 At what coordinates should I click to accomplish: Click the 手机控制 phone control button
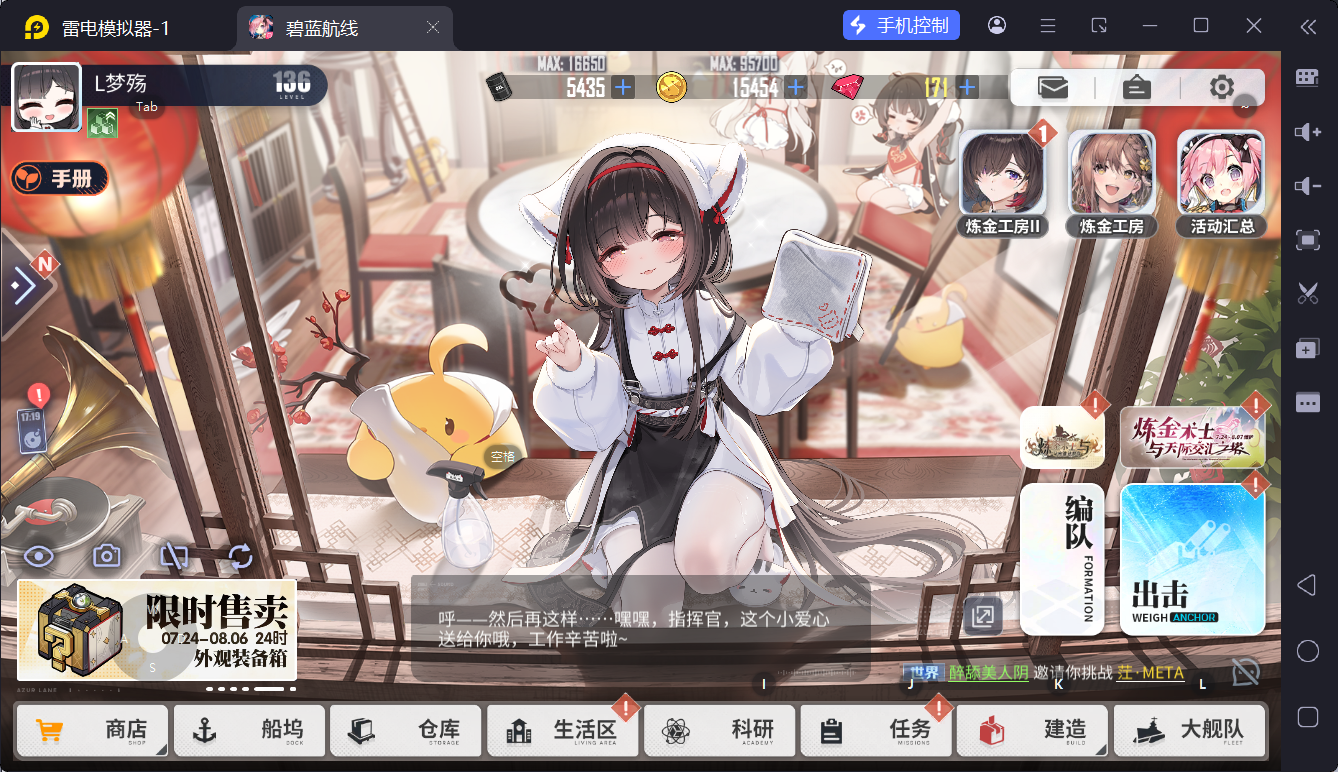click(x=901, y=25)
